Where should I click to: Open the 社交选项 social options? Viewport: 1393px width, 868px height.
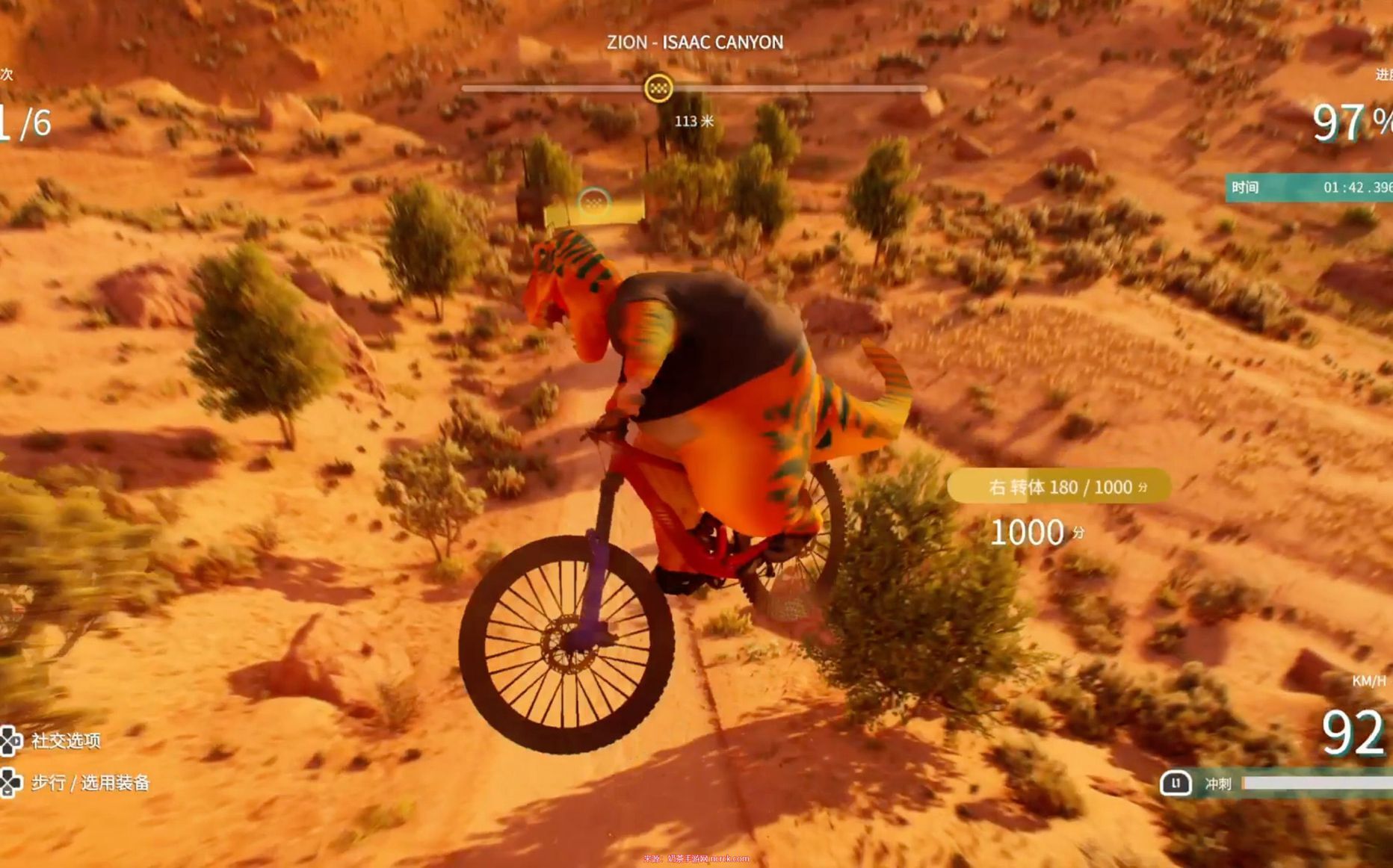click(65, 740)
